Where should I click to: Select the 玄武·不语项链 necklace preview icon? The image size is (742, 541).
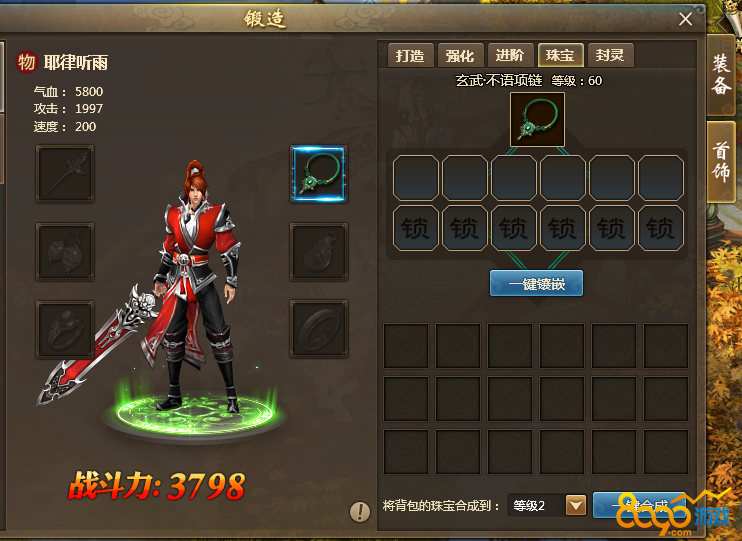click(537, 119)
